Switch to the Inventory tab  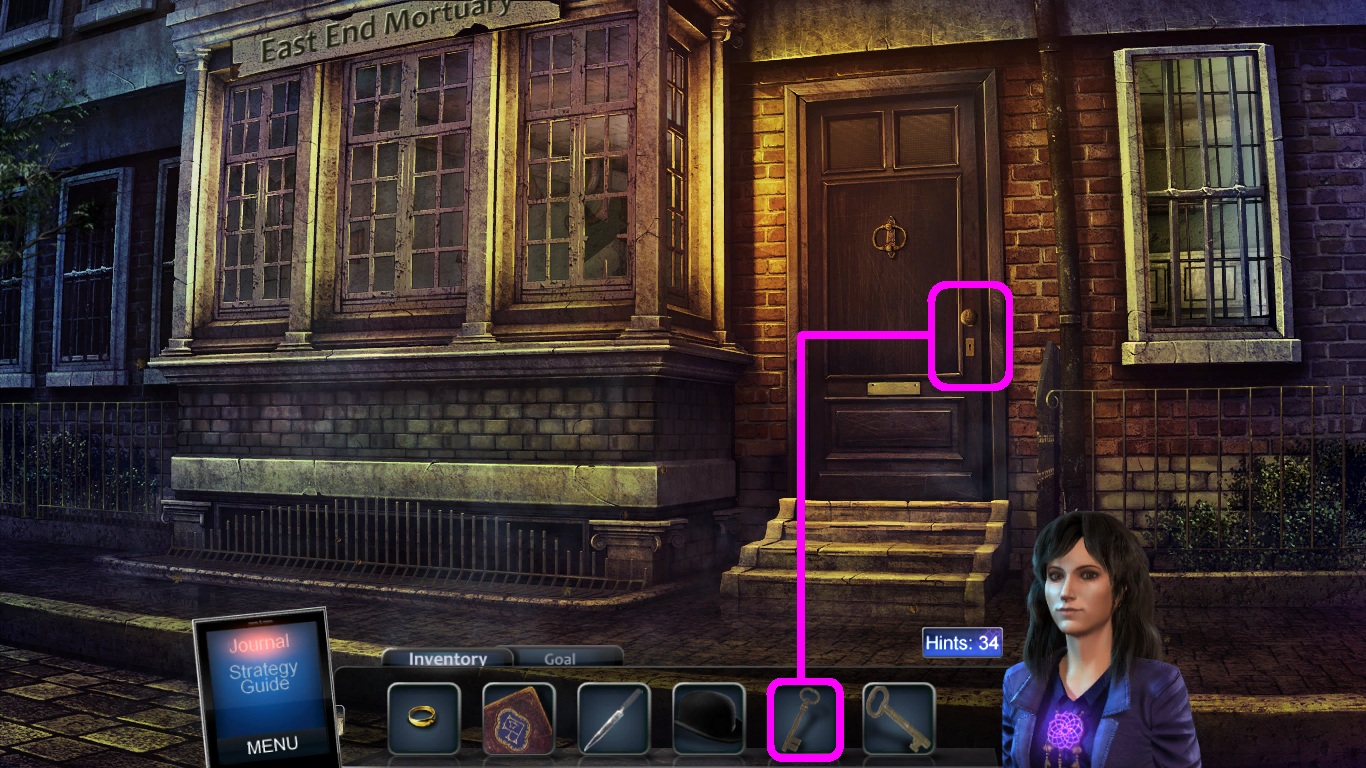tap(446, 659)
